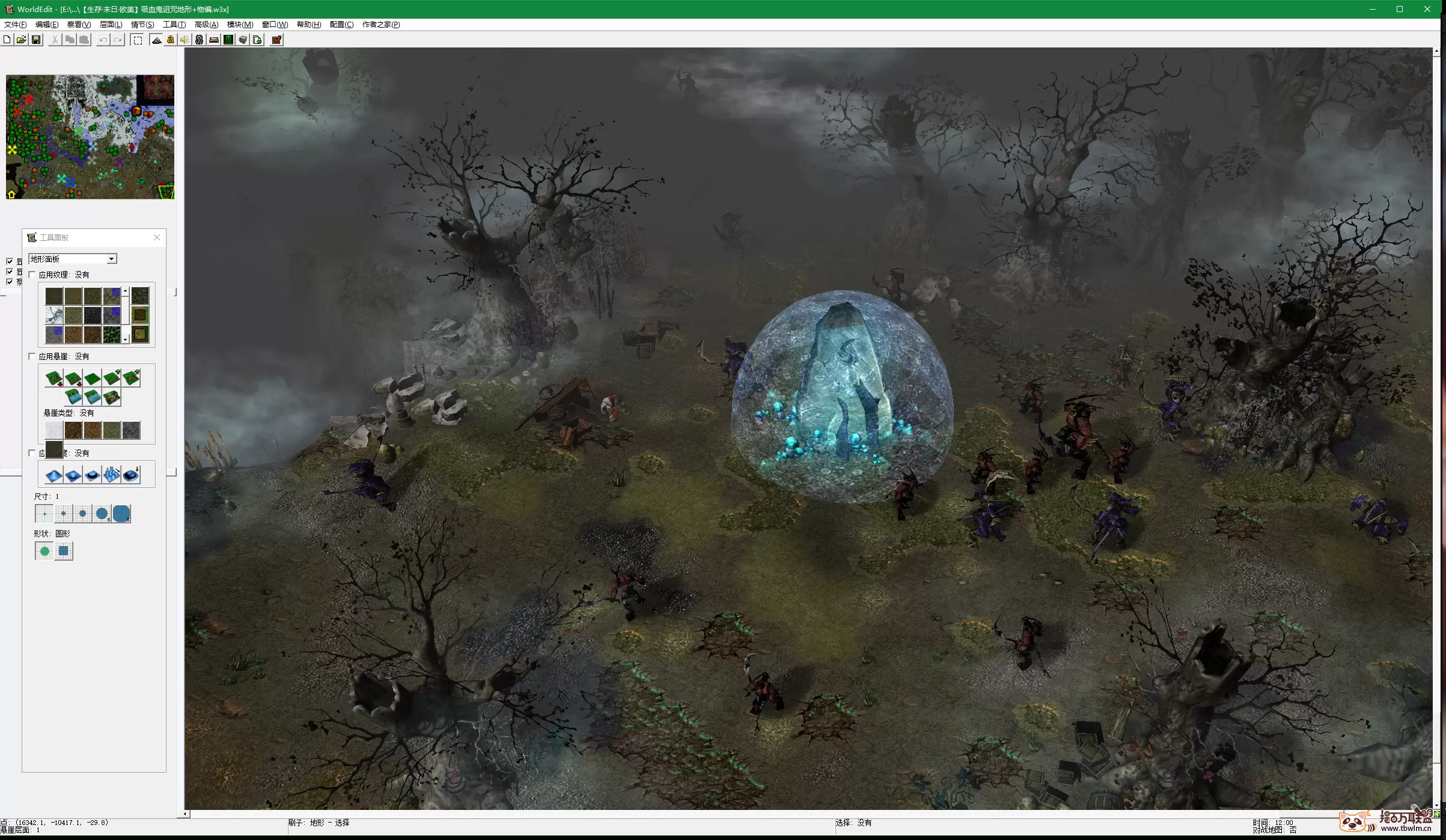Open the 工具(T) tools menu
Image resolution: width=1446 pixels, height=840 pixels.
[x=174, y=25]
